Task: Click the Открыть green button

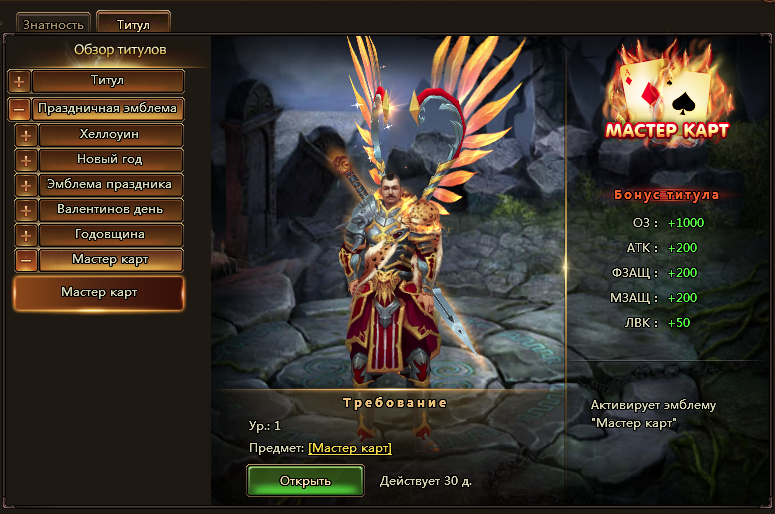Action: point(305,481)
